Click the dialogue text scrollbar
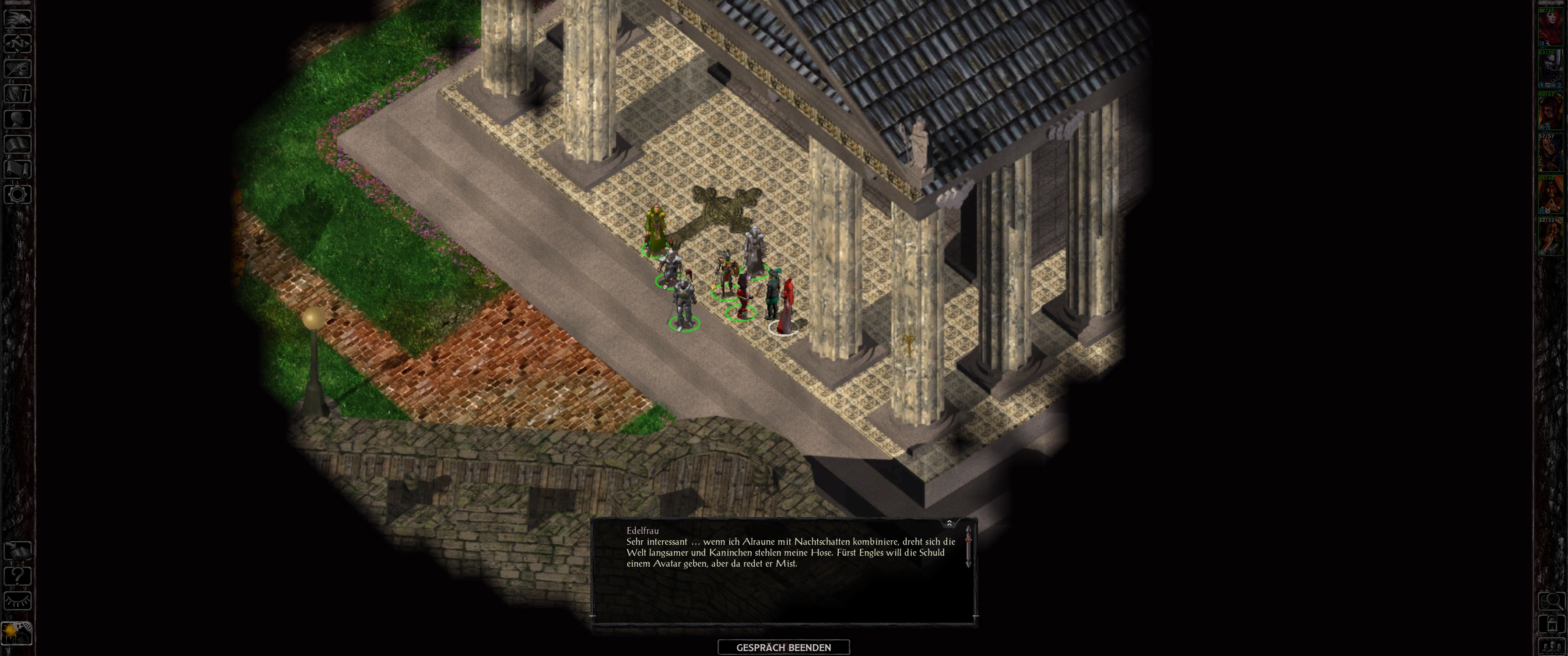The height and width of the screenshot is (656, 1568). tap(969, 551)
